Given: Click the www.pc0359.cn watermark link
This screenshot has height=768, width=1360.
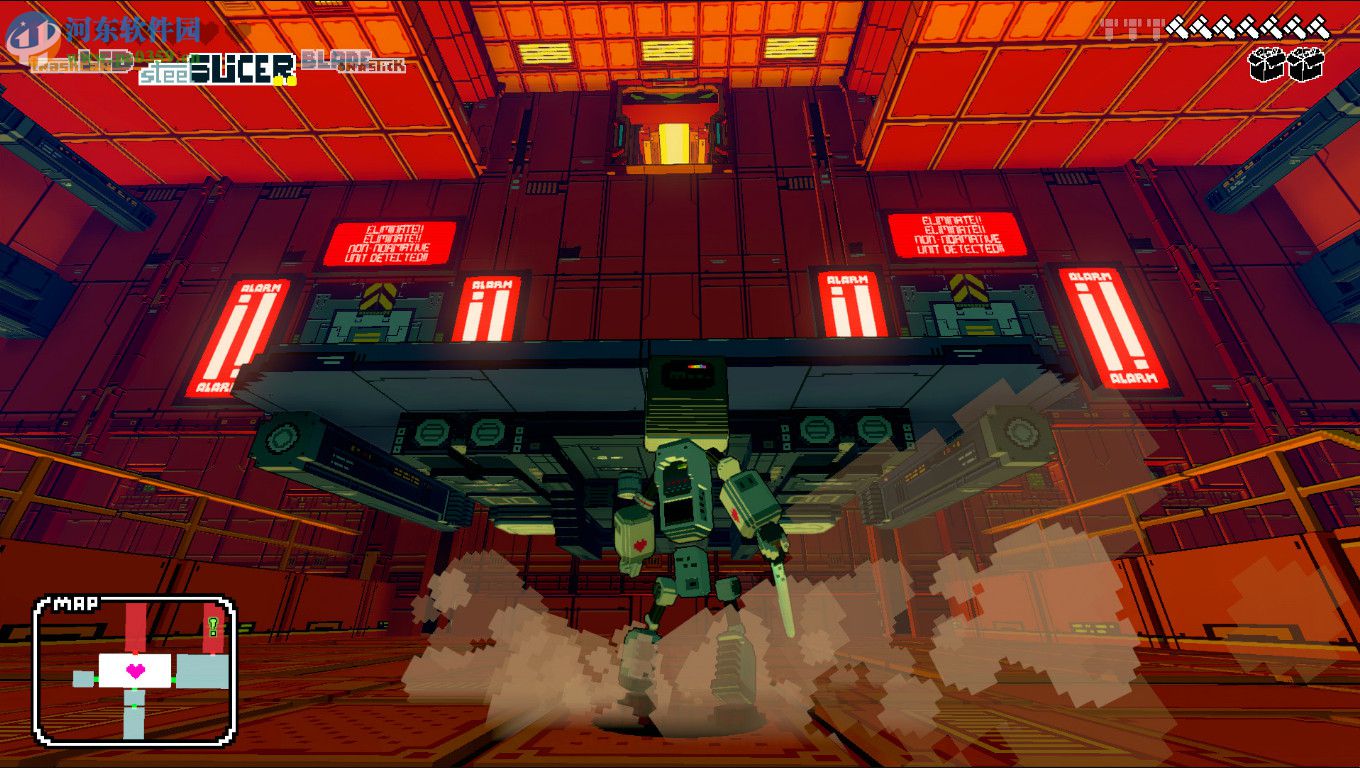Looking at the screenshot, I should 130,57.
